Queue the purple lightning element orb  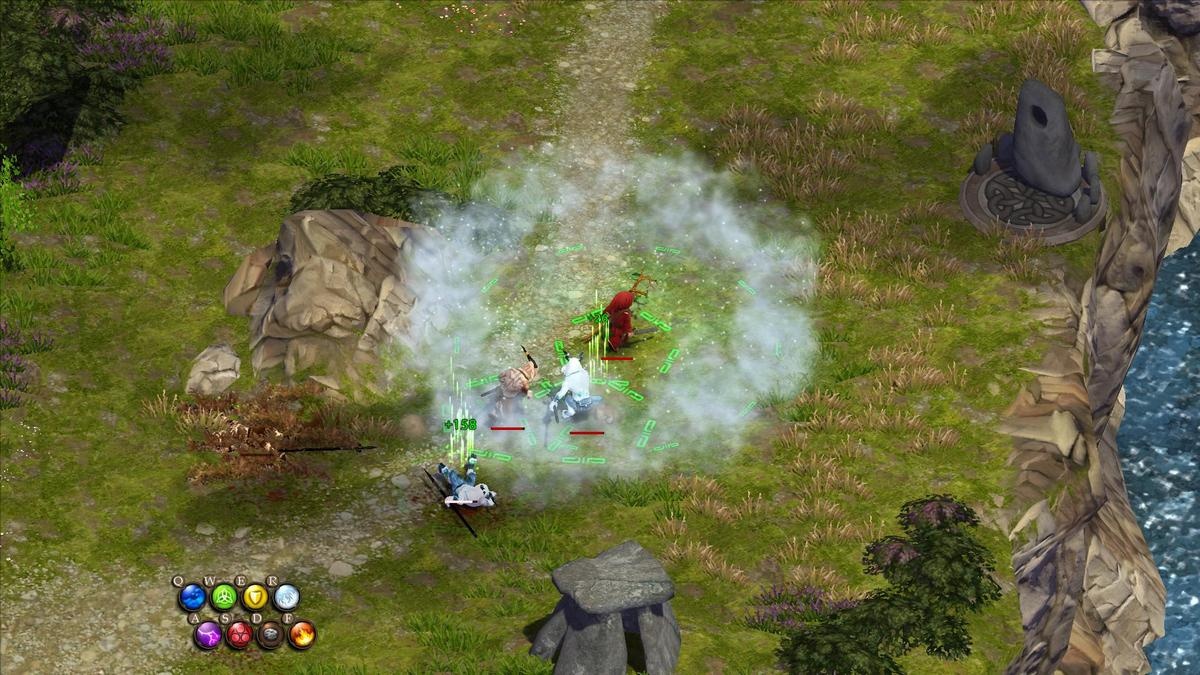(207, 634)
